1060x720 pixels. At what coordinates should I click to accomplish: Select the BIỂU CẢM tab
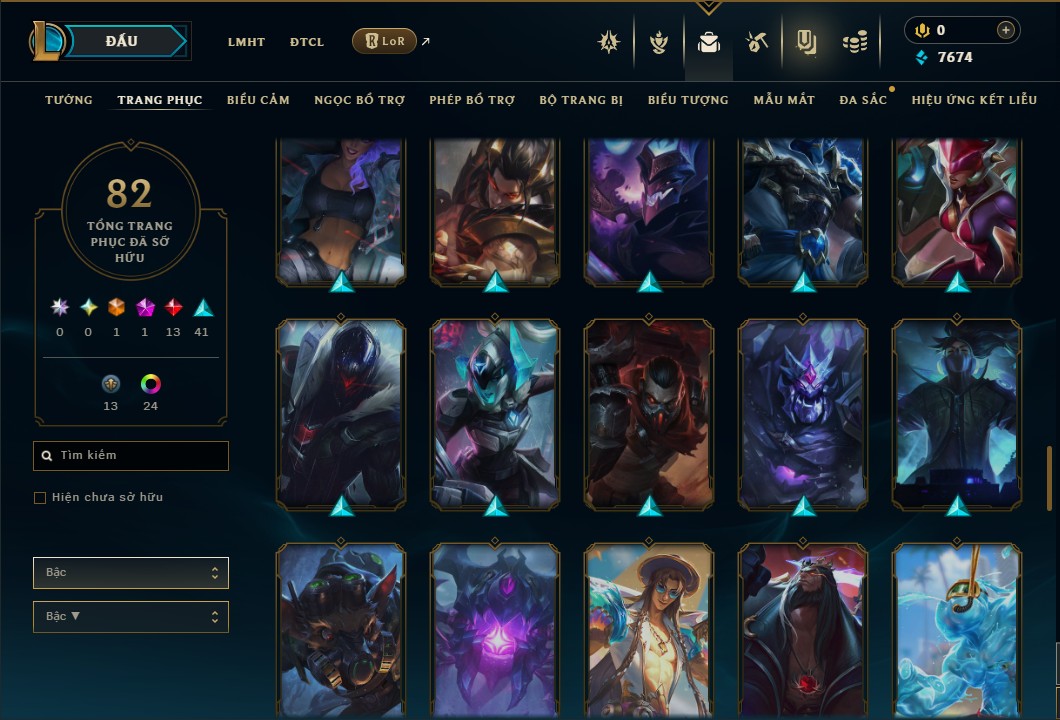click(x=258, y=100)
